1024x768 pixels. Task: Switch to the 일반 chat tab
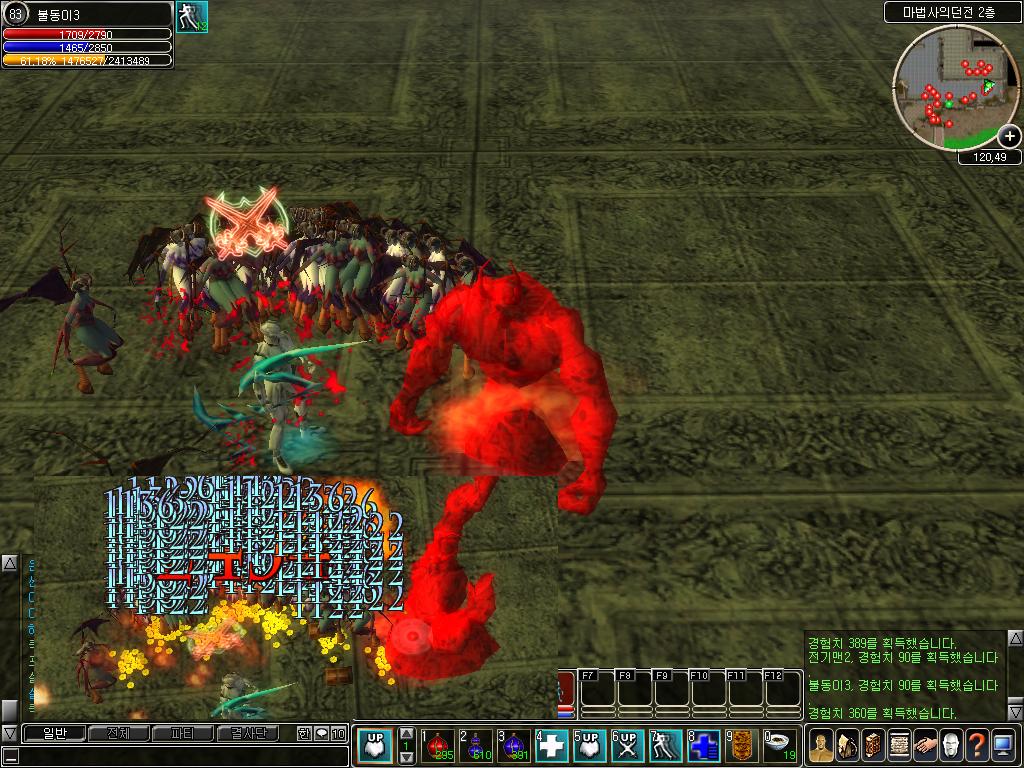[55, 734]
